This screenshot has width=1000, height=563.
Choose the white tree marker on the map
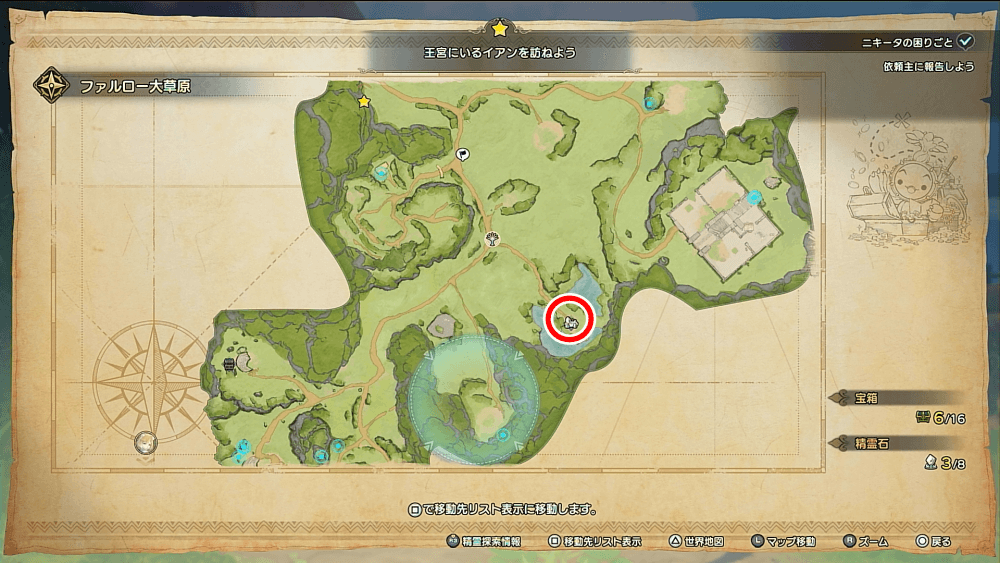(x=492, y=239)
